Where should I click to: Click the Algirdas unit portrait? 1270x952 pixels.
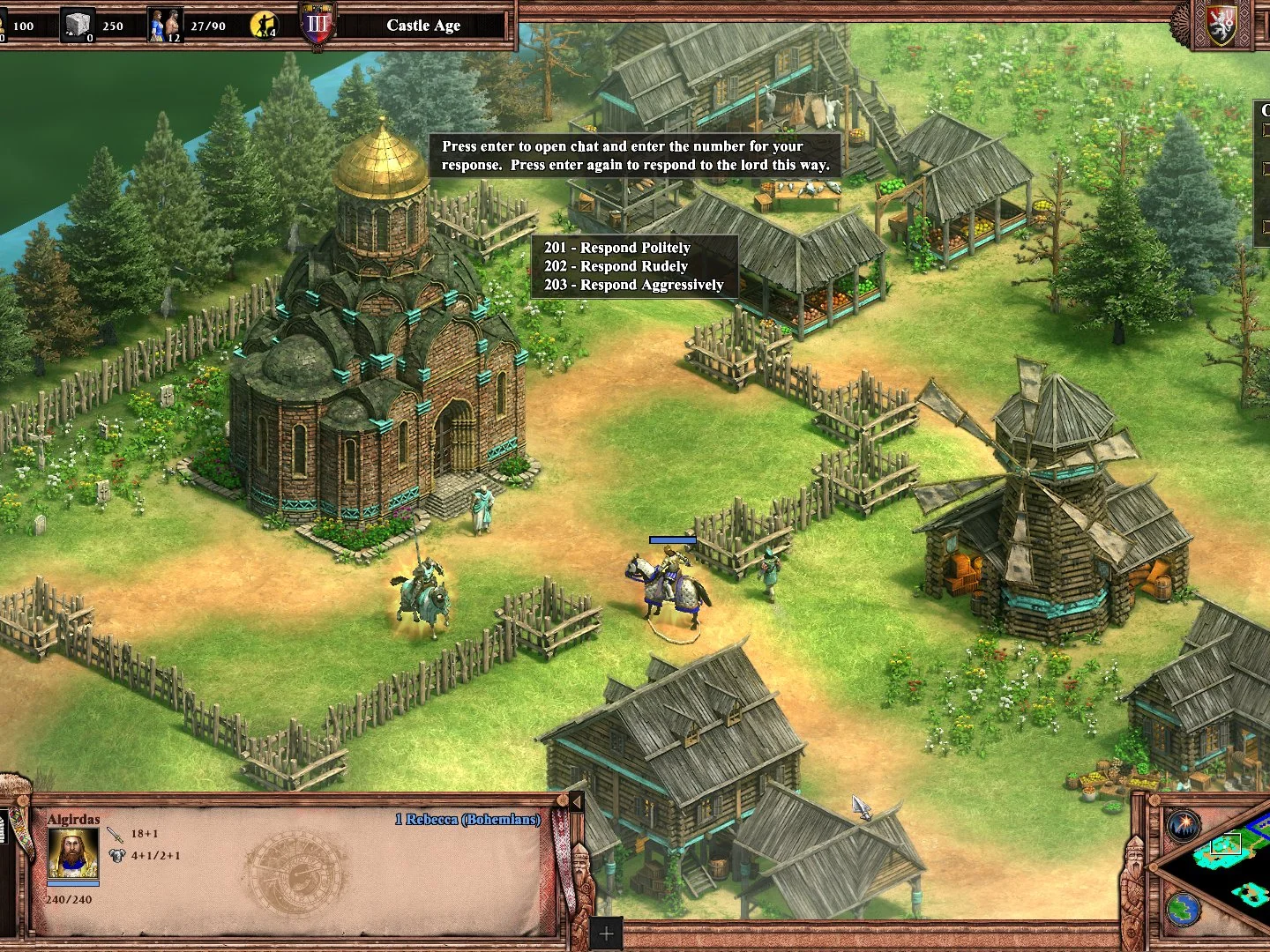[x=72, y=852]
